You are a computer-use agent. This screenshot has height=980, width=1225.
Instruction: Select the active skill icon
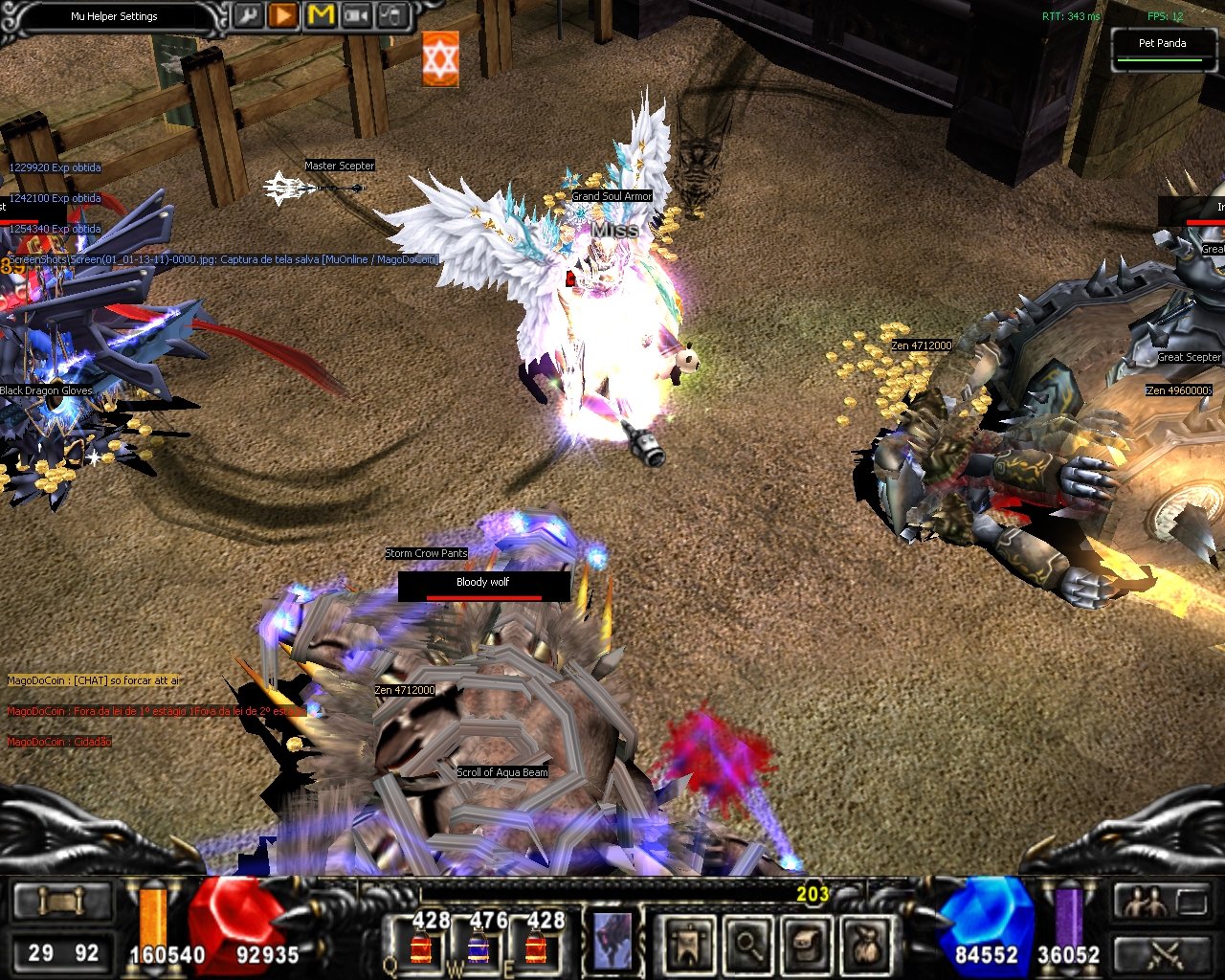pyautogui.click(x=611, y=940)
